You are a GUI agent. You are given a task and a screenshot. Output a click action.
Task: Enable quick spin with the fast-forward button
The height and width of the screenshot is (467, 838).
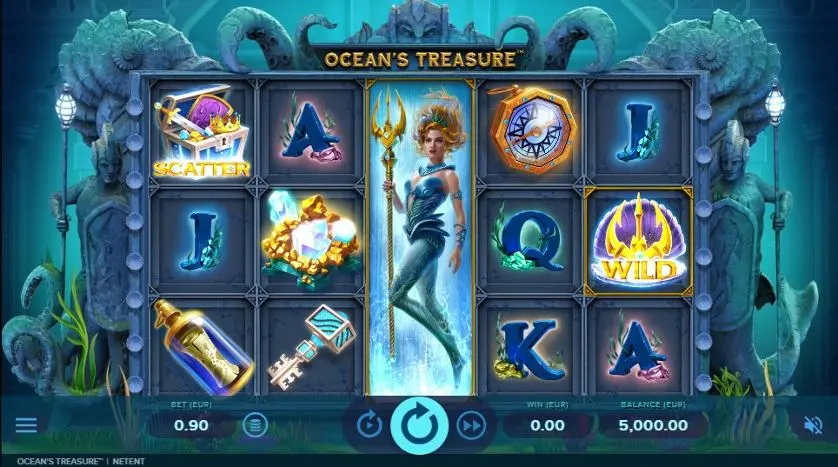pos(469,426)
